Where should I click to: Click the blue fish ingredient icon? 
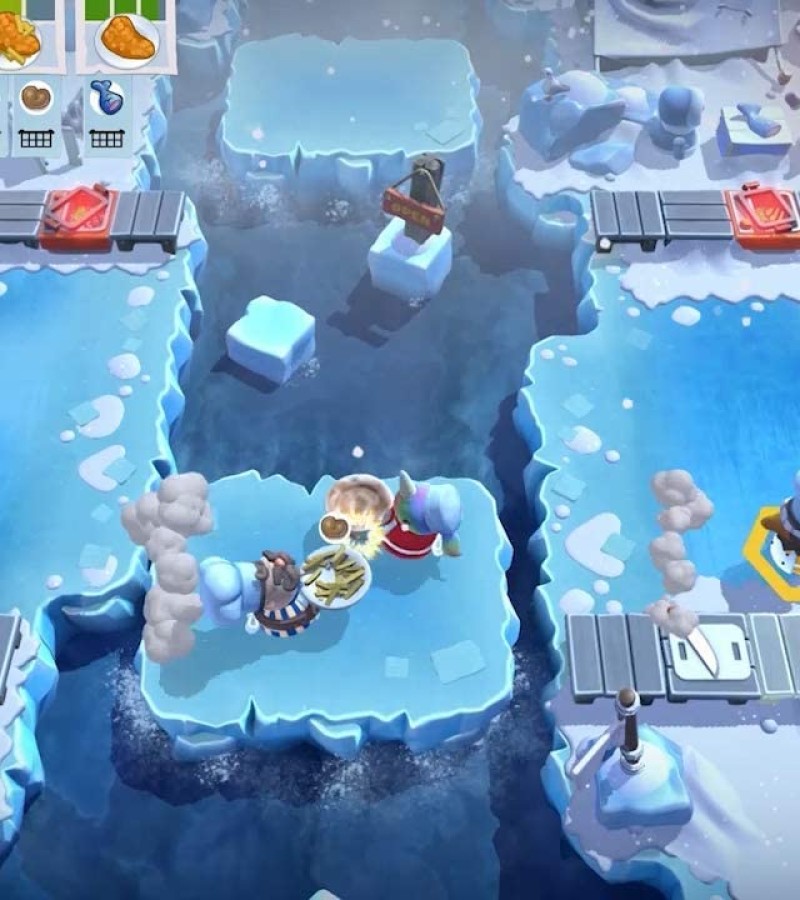click(106, 98)
